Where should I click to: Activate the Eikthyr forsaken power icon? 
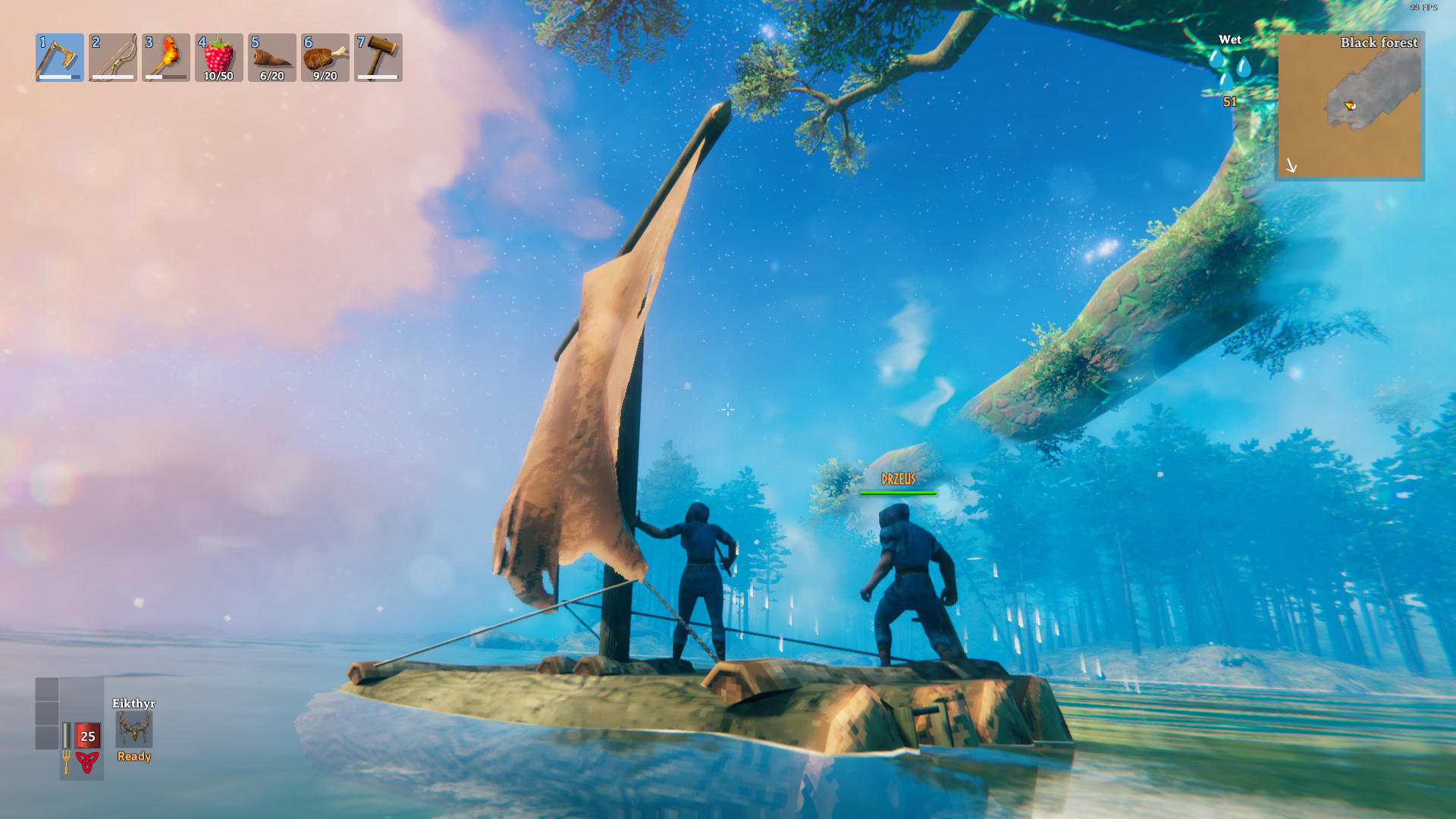point(134,730)
